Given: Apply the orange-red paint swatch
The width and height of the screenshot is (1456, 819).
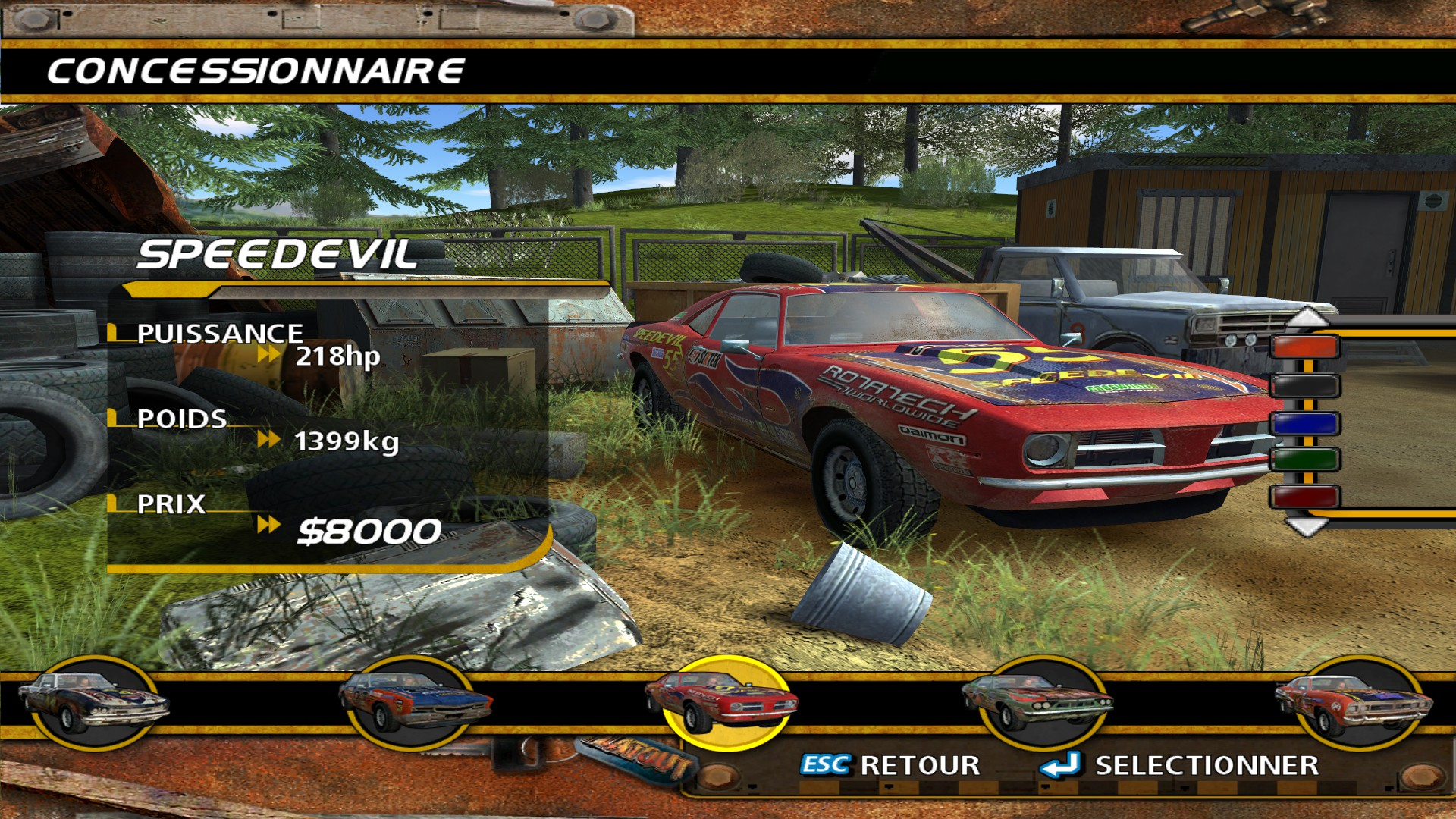Looking at the screenshot, I should point(1304,348).
